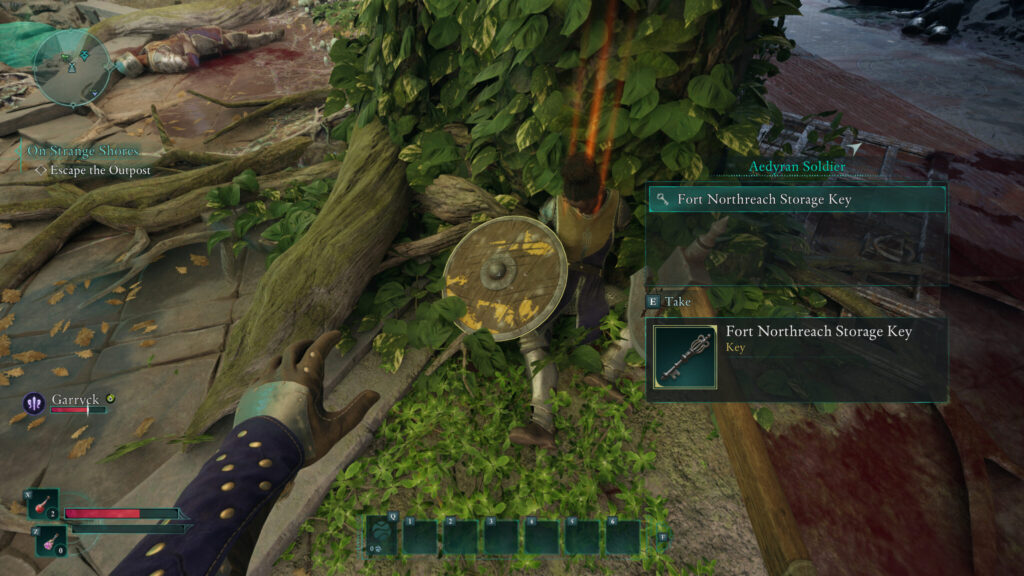The width and height of the screenshot is (1024, 576).
Task: Select companion Garryck's portrait
Action: [34, 403]
